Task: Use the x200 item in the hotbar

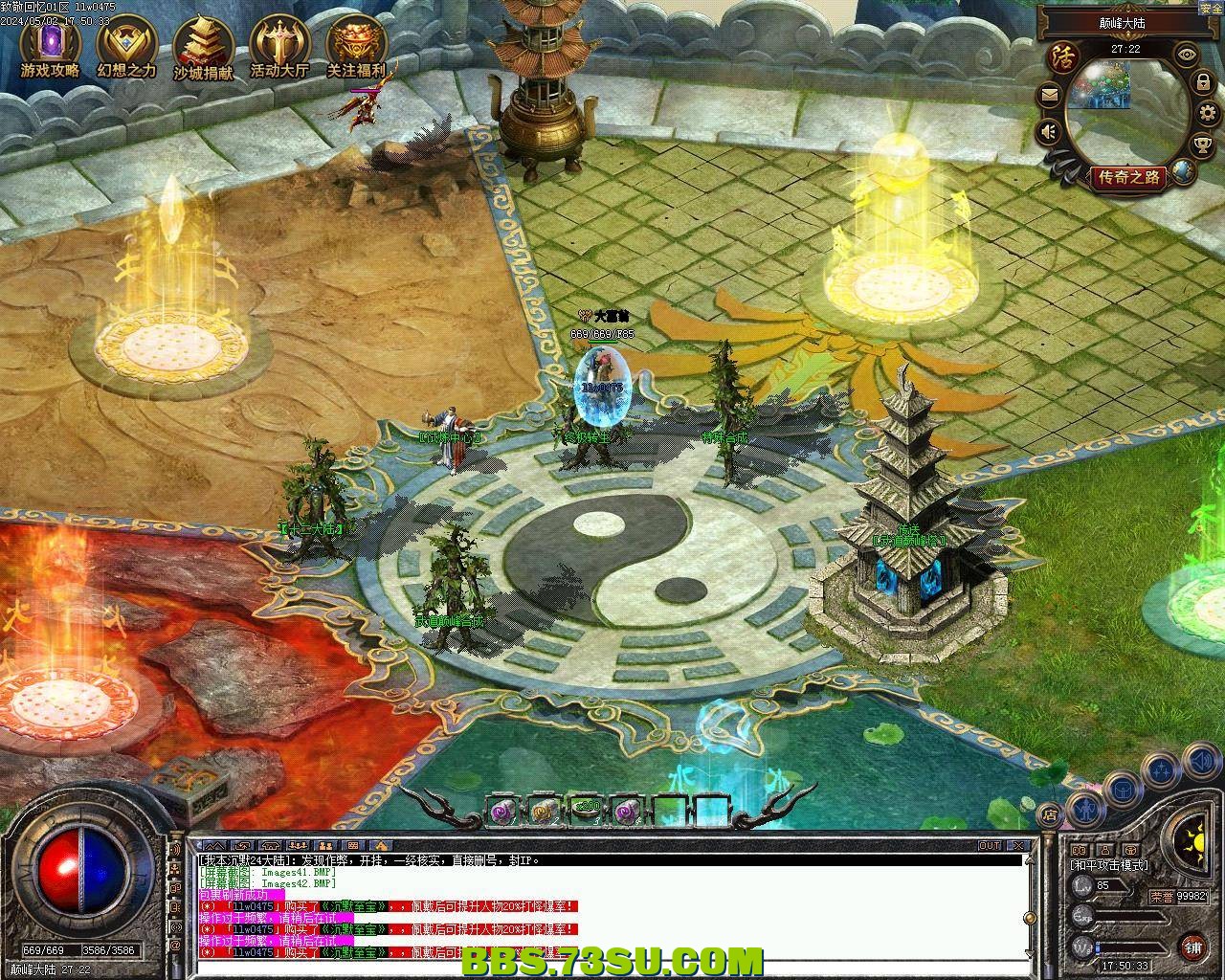Action: coord(586,812)
